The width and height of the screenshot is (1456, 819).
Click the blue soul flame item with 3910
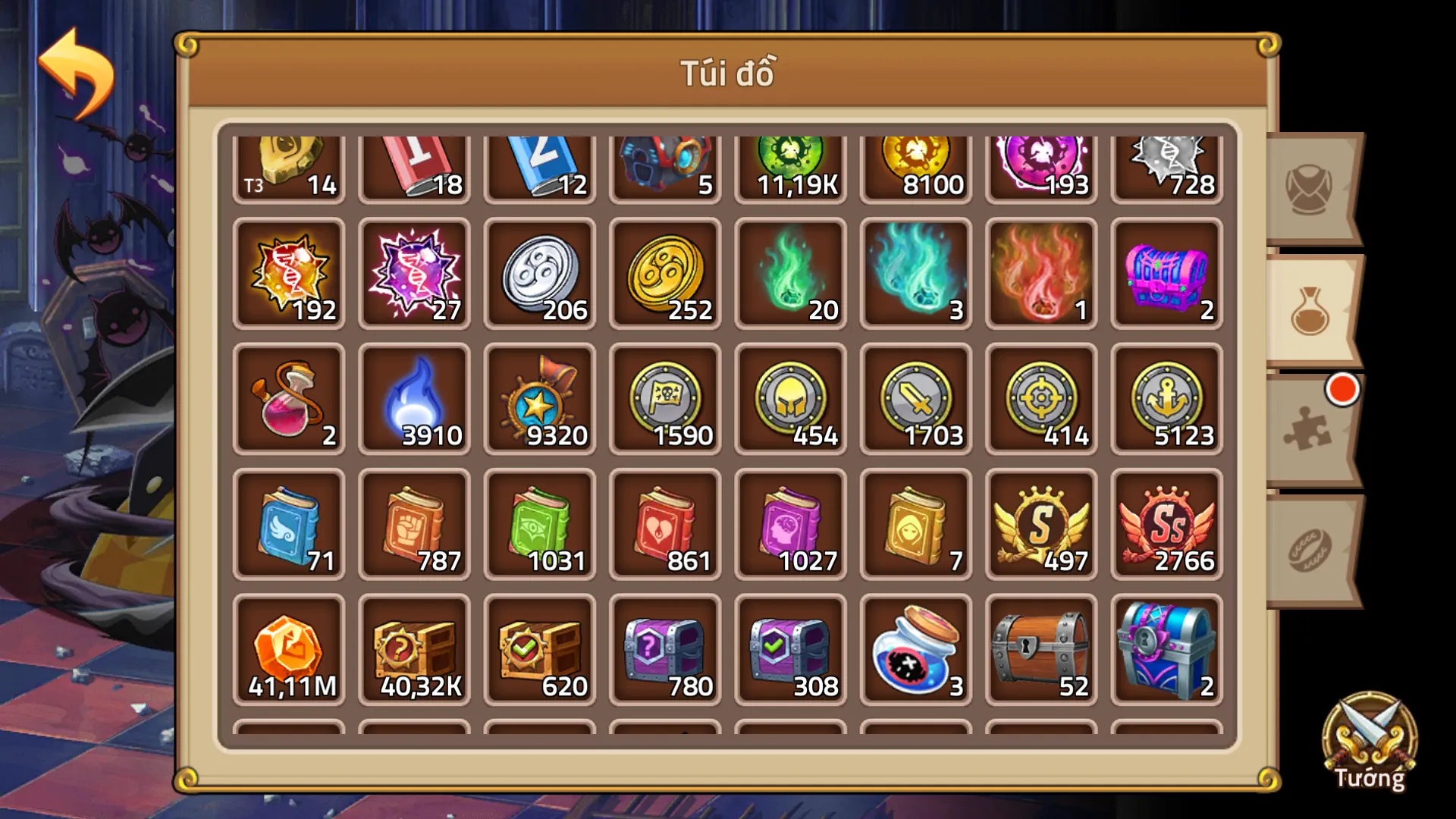414,398
